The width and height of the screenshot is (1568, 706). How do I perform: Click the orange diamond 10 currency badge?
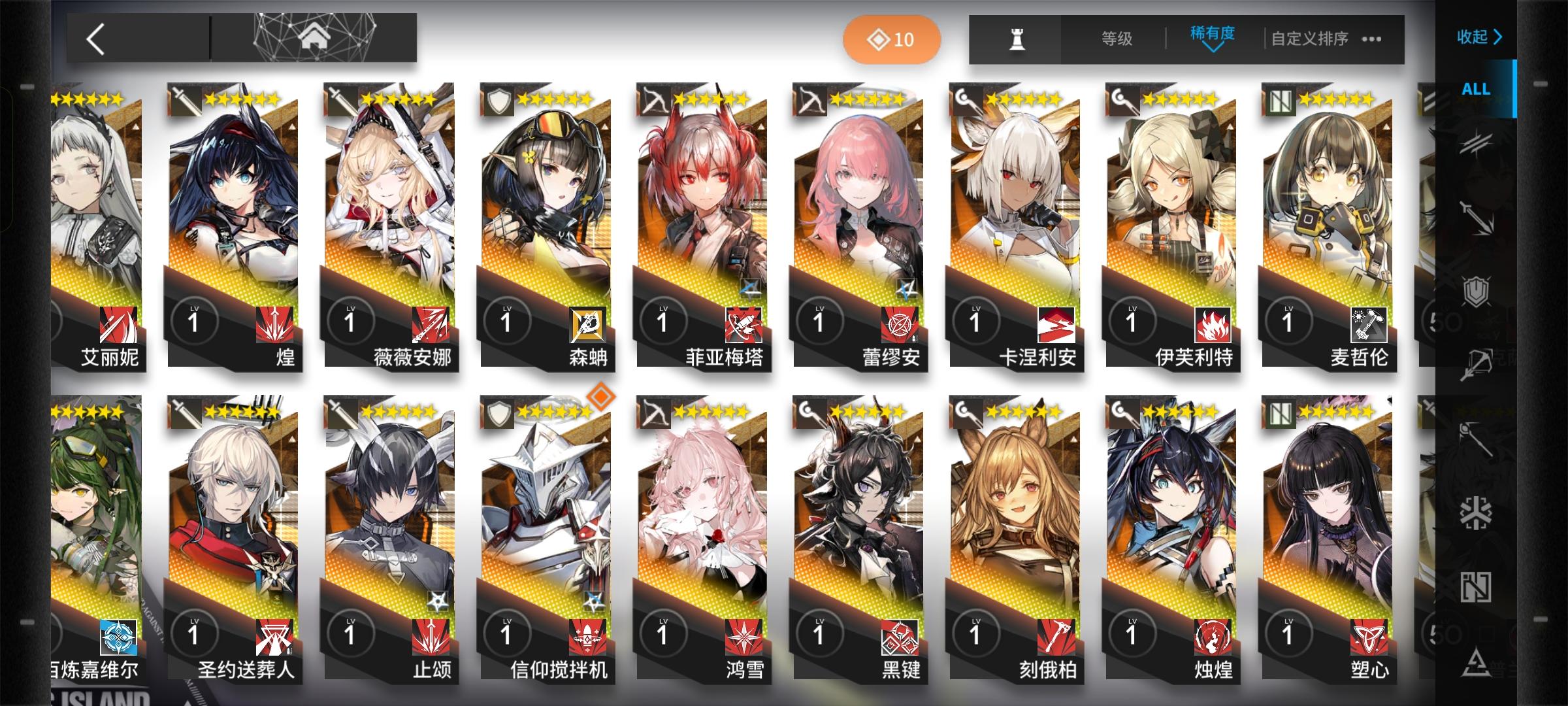[x=892, y=39]
